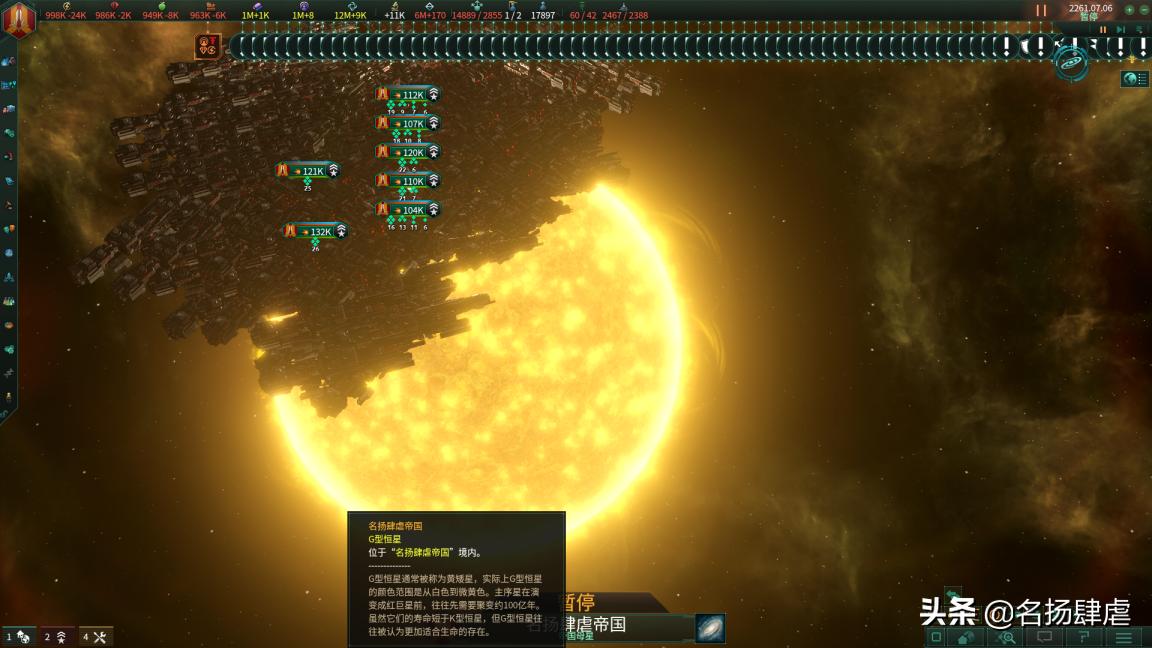1152x648 pixels.
Task: Select the fleet labeled 120K
Action: [x=412, y=153]
